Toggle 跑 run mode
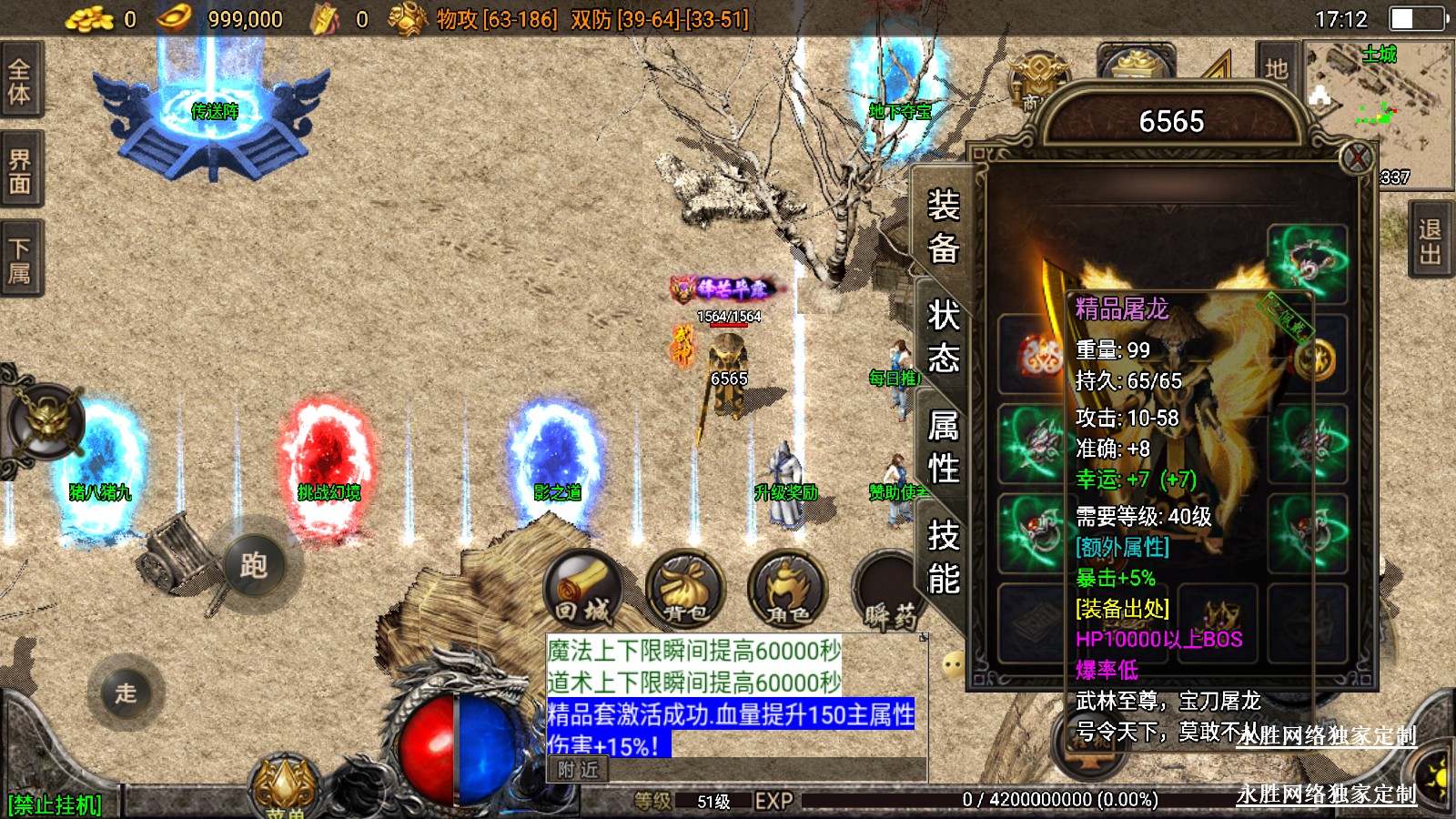 click(254, 565)
